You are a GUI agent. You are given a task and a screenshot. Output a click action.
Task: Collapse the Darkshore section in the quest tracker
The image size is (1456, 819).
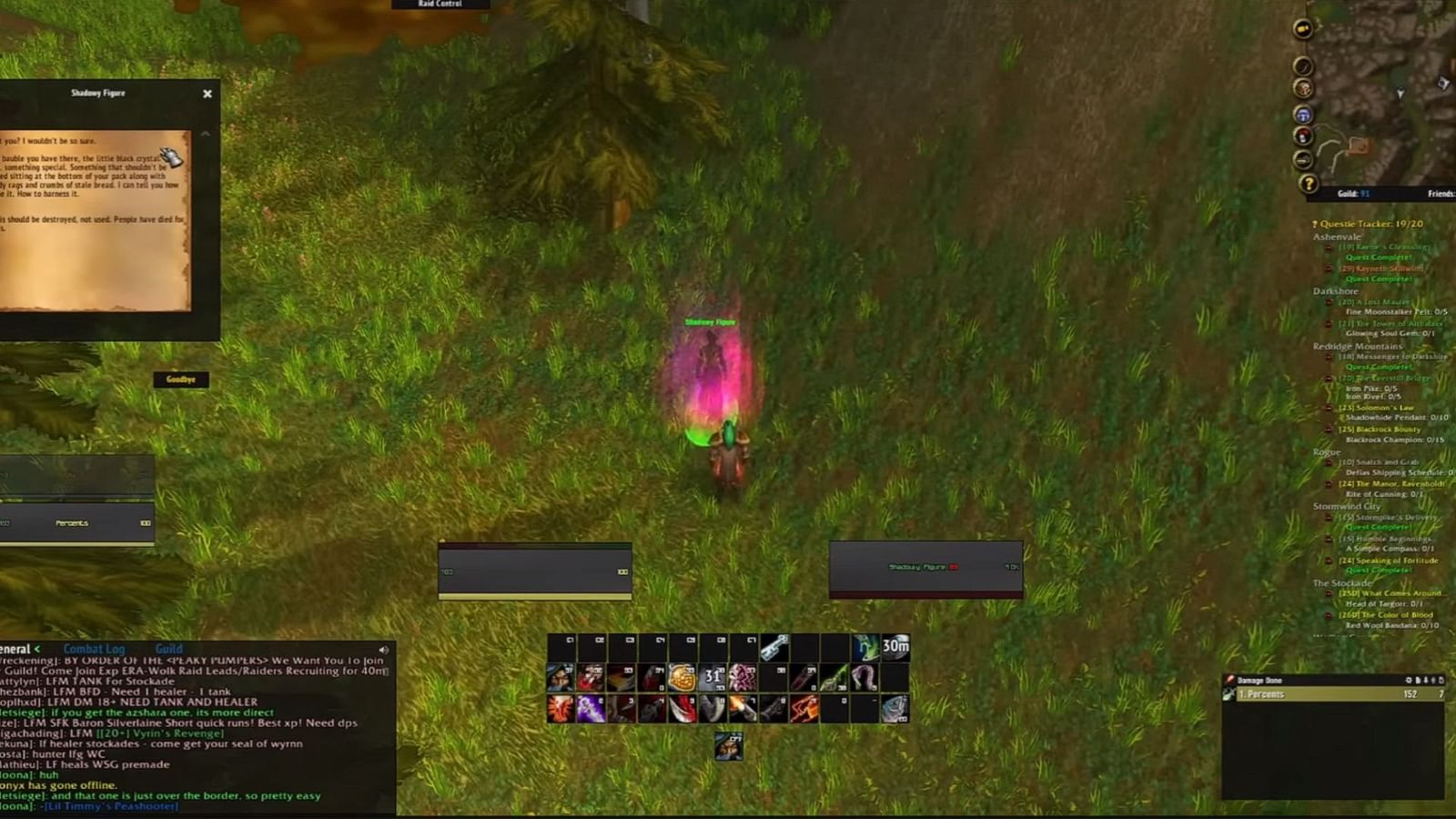tap(1335, 290)
